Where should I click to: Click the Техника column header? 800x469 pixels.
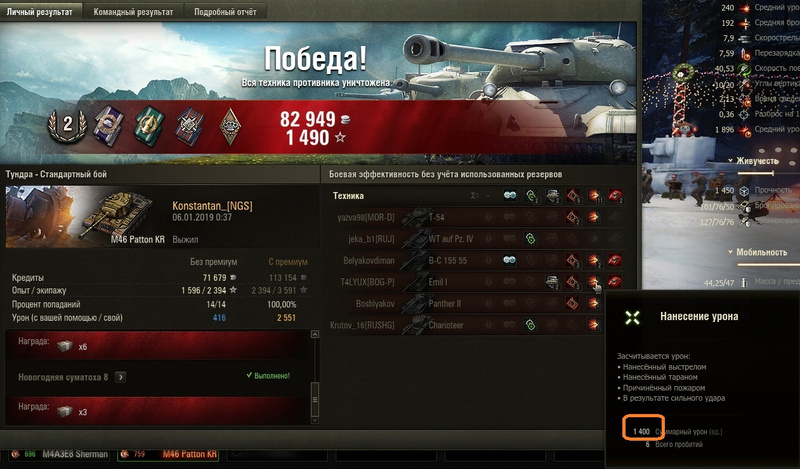(x=348, y=196)
